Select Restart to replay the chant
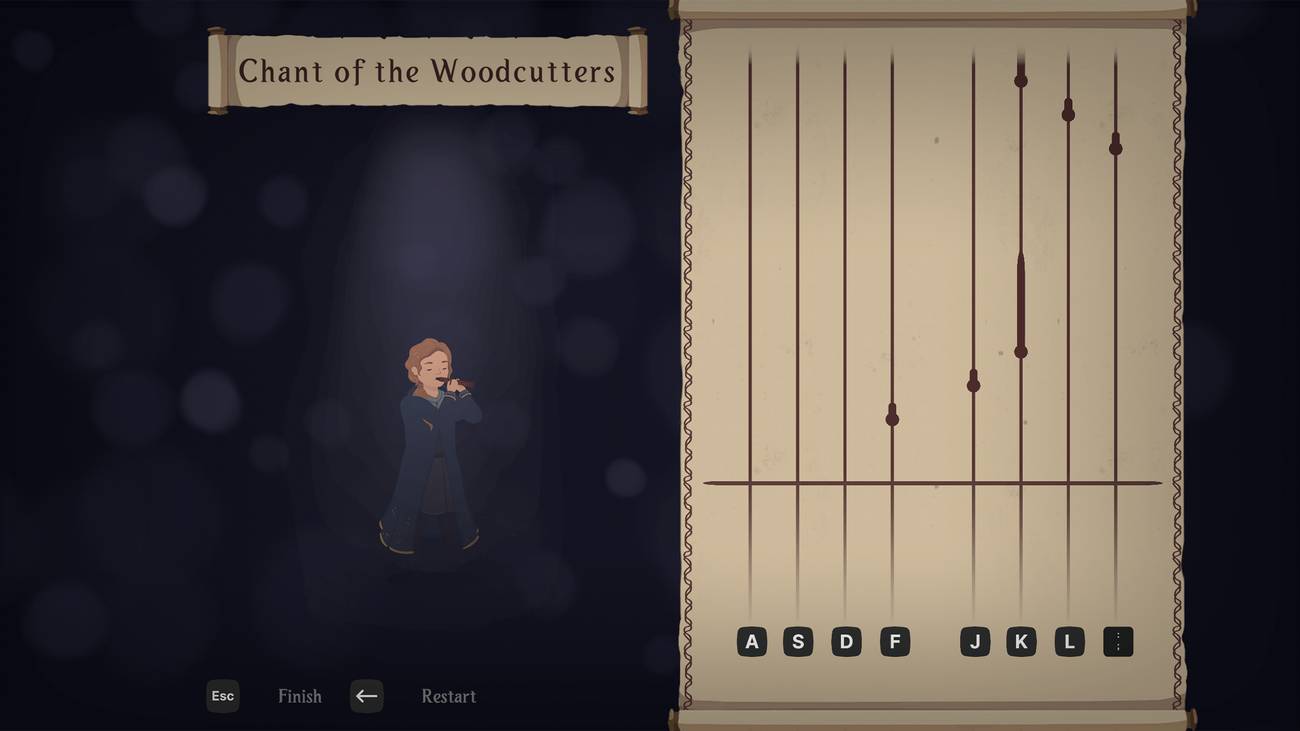 448,696
